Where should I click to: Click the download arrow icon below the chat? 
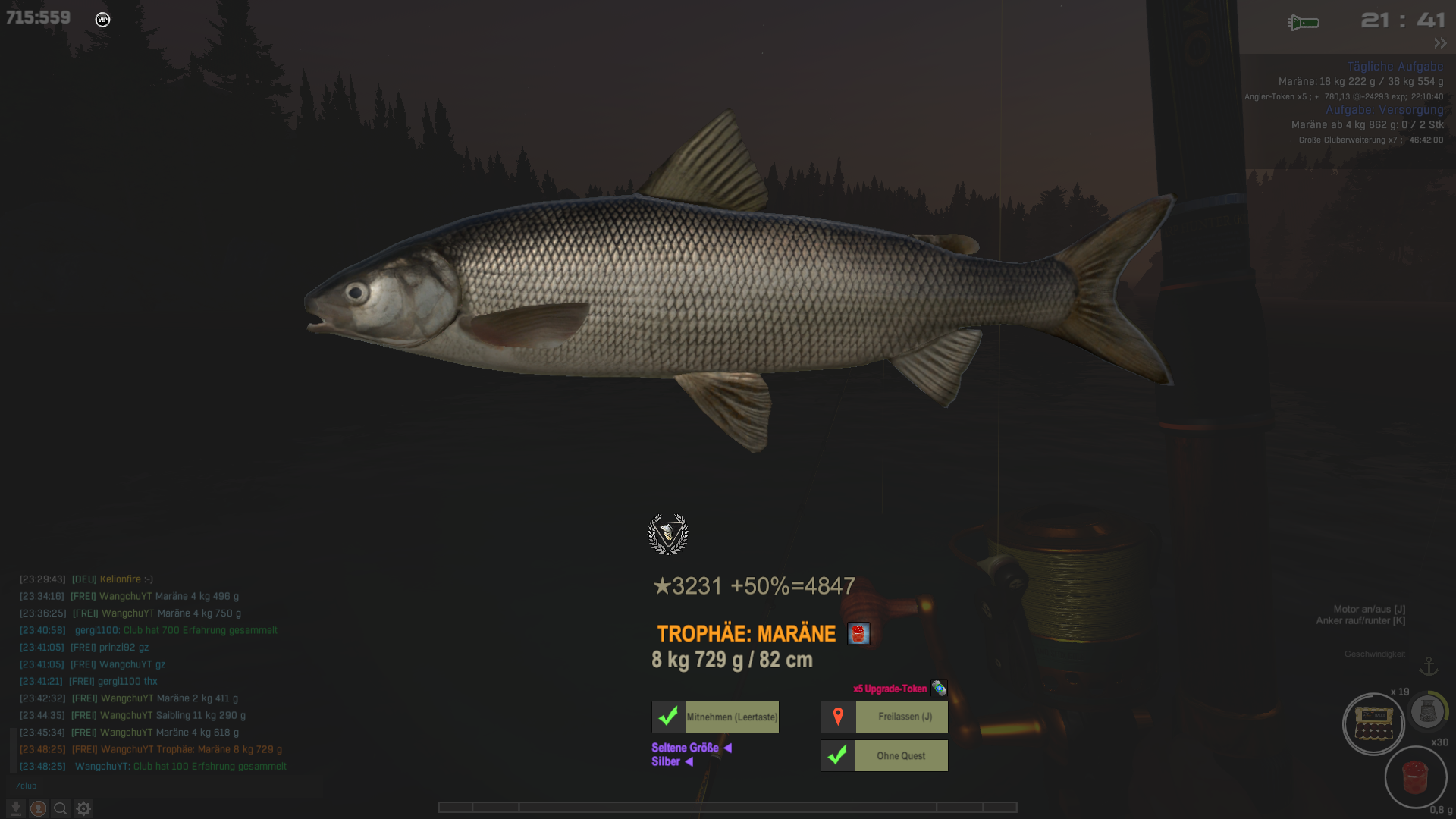pyautogui.click(x=16, y=808)
